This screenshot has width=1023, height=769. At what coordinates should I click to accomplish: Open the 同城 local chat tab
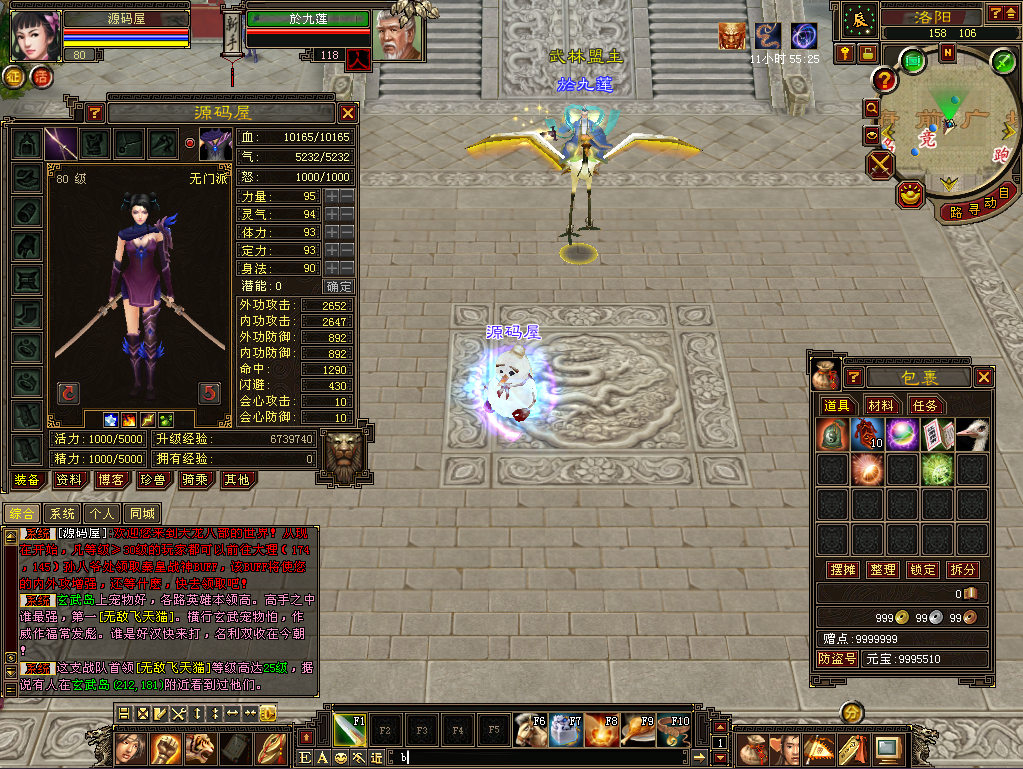144,513
